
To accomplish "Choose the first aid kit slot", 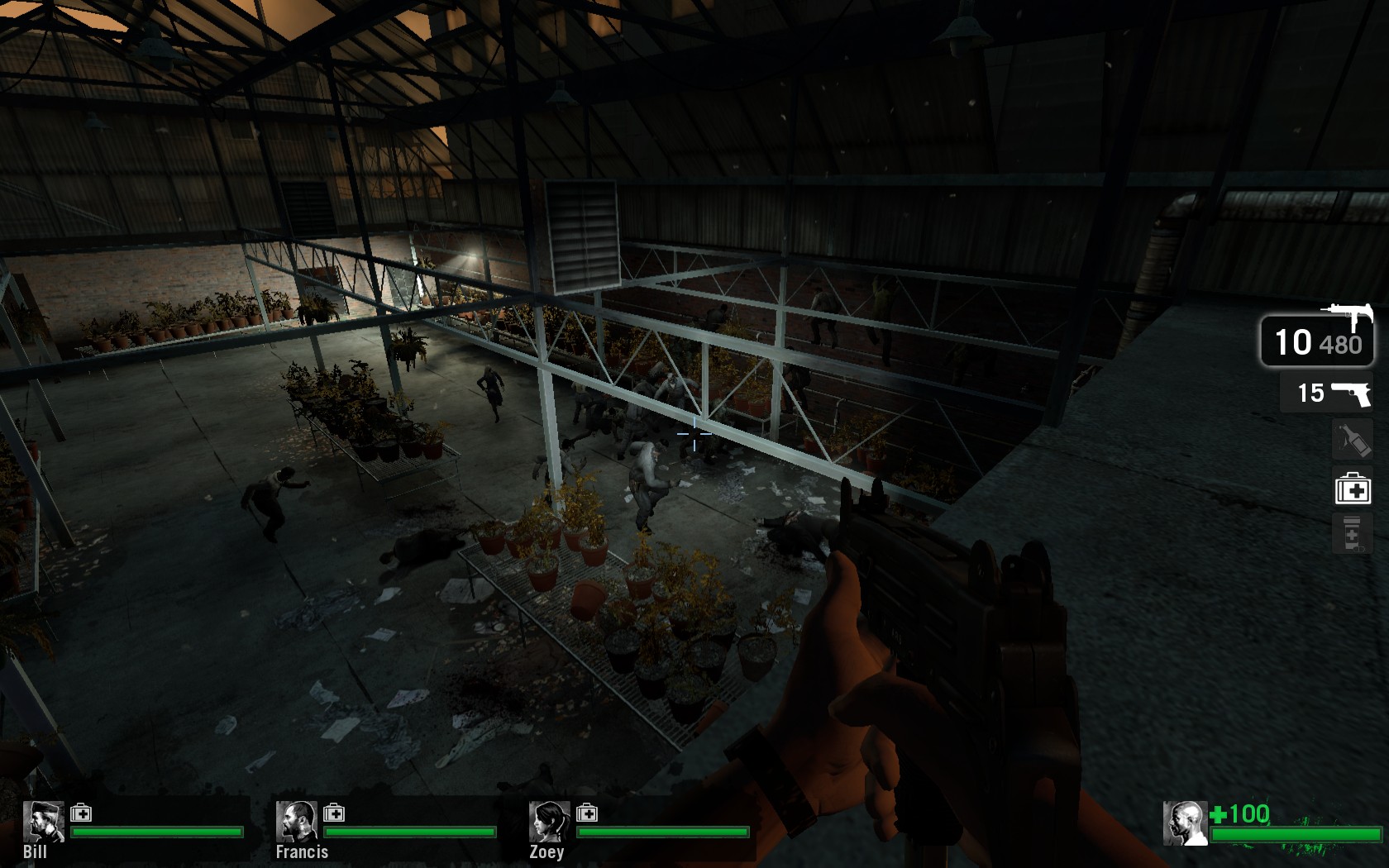I will tap(1353, 487).
